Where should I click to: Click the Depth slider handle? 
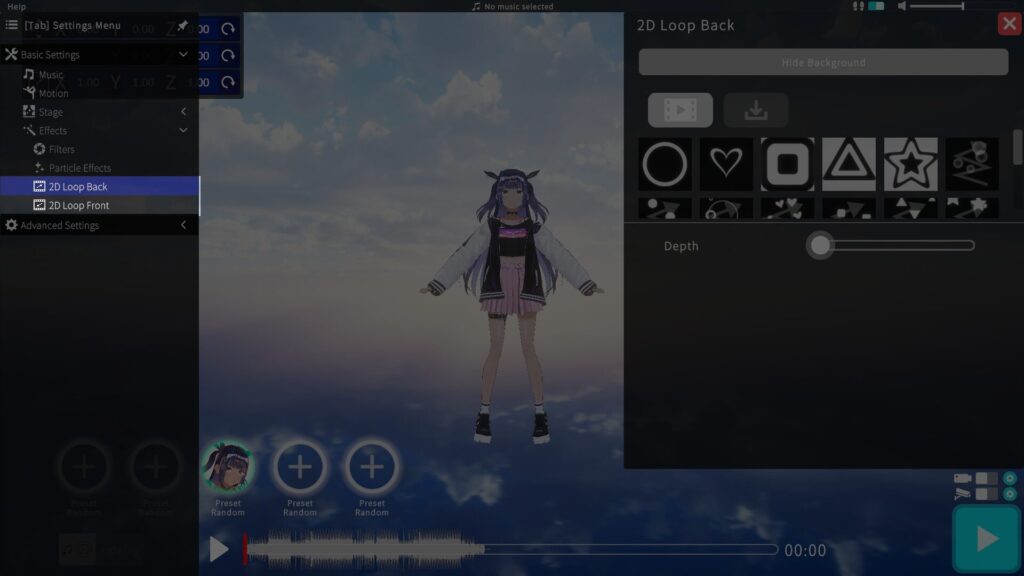(820, 245)
